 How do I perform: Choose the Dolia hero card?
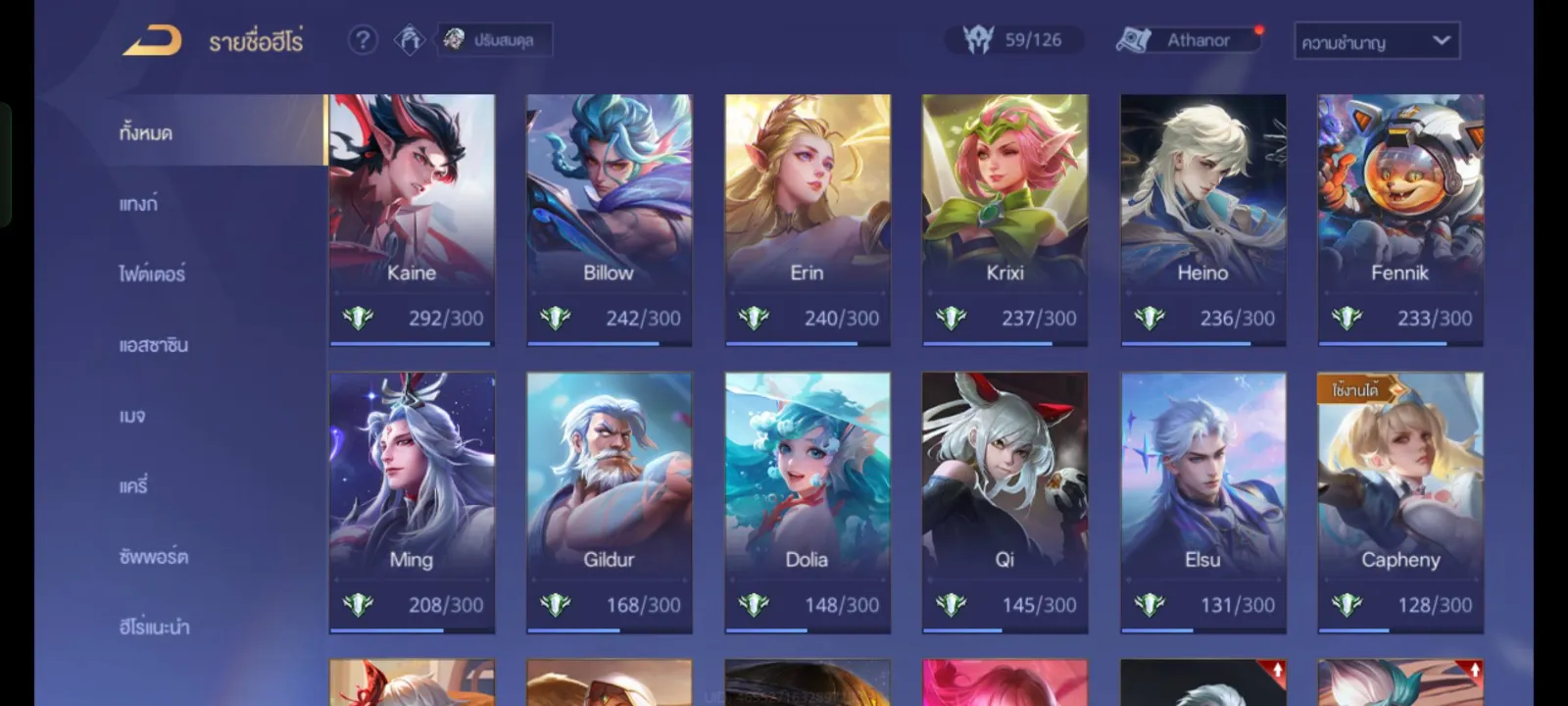(x=808, y=501)
